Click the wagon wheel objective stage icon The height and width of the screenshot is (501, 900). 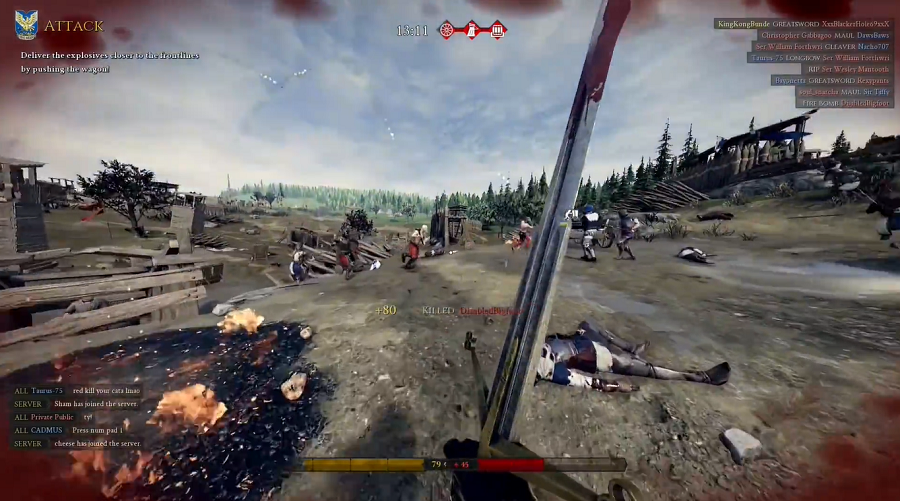tap(447, 30)
